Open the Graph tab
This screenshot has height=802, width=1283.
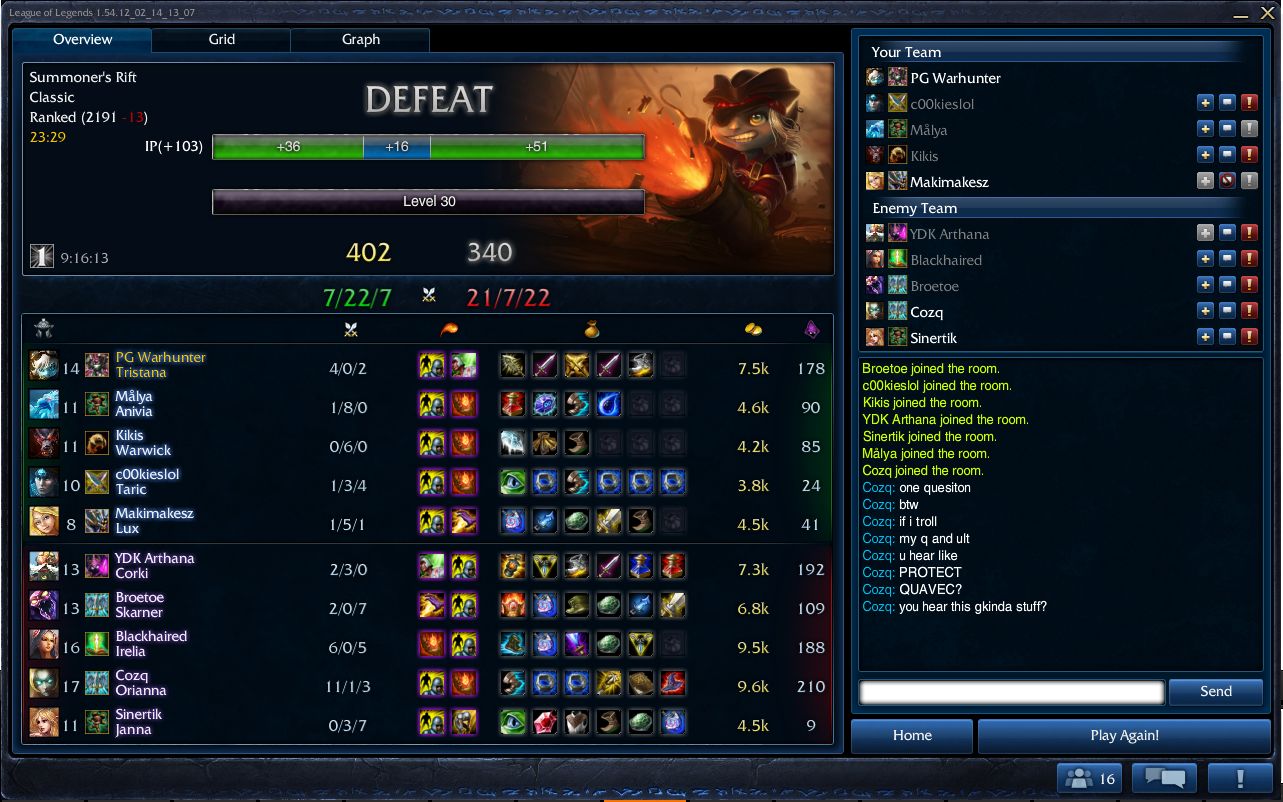tap(360, 40)
